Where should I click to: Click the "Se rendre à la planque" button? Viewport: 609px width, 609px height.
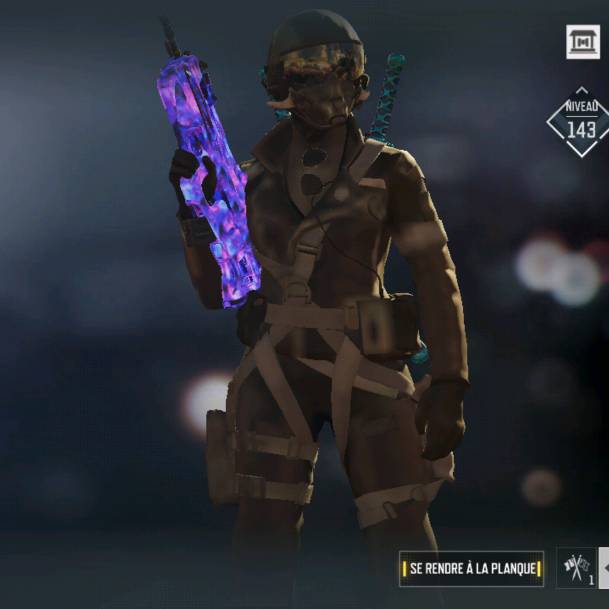(471, 569)
